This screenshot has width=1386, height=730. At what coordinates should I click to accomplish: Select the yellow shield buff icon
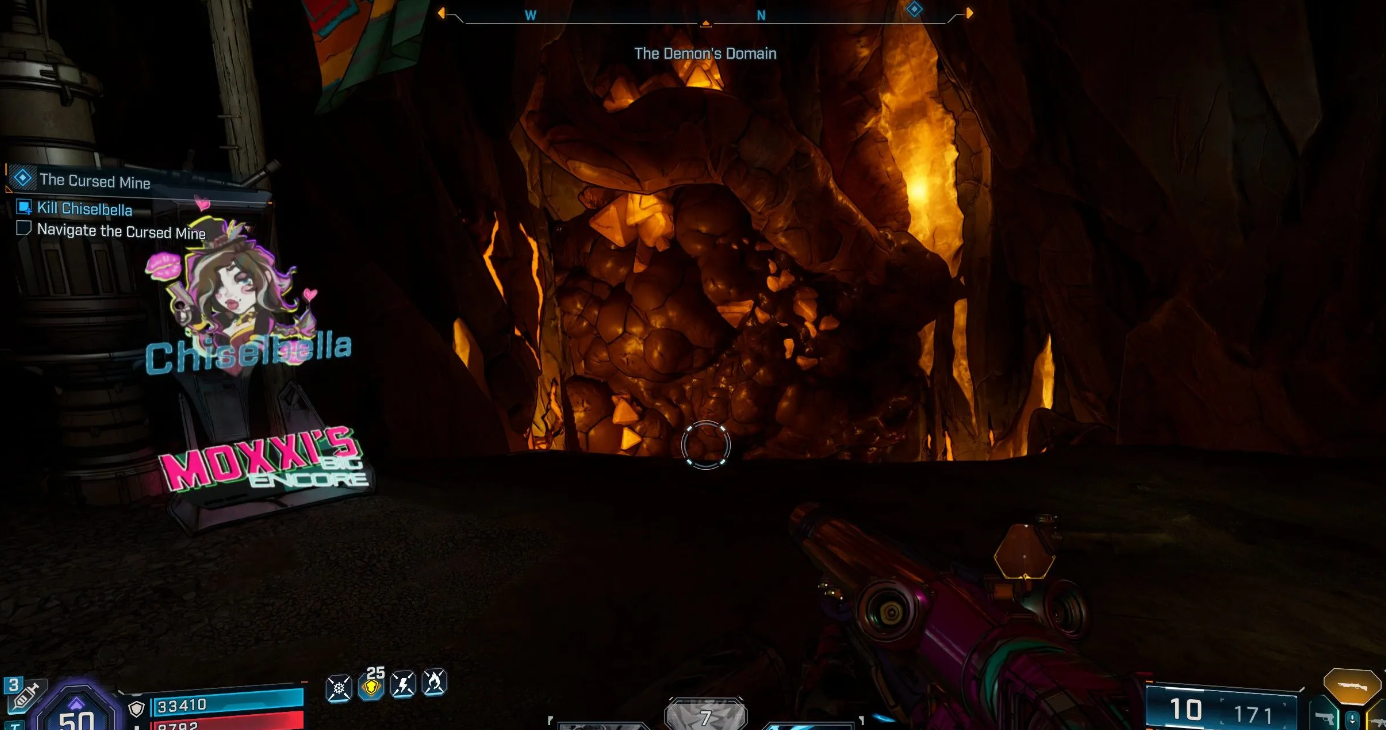[x=371, y=686]
